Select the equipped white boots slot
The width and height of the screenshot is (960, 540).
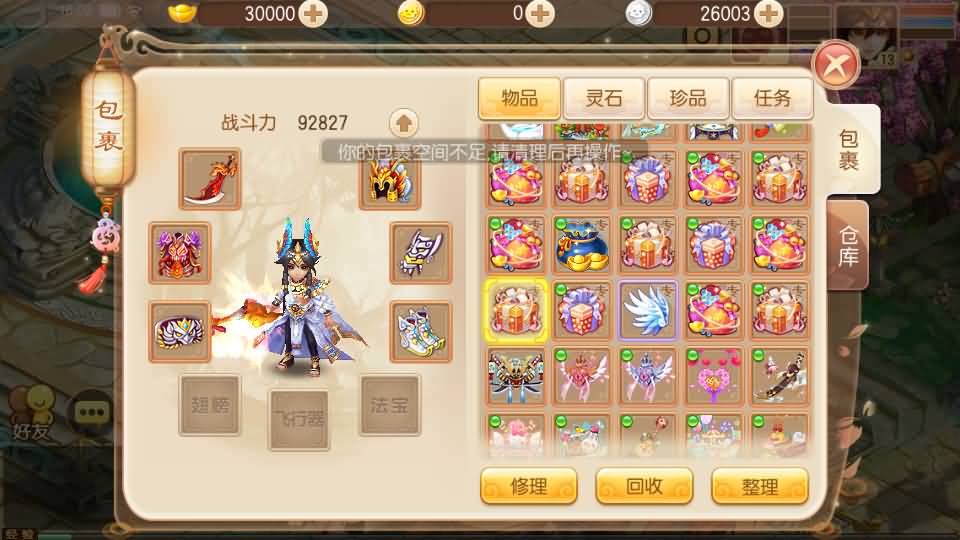[x=420, y=331]
